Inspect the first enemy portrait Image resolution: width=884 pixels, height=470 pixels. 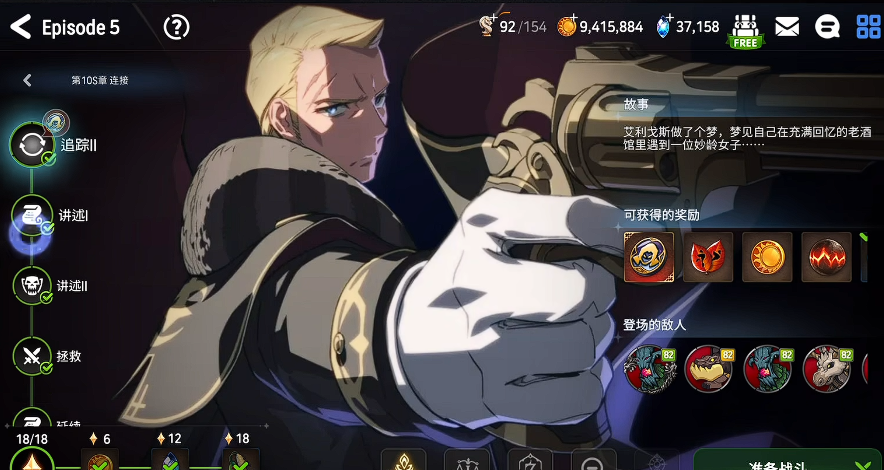click(648, 369)
